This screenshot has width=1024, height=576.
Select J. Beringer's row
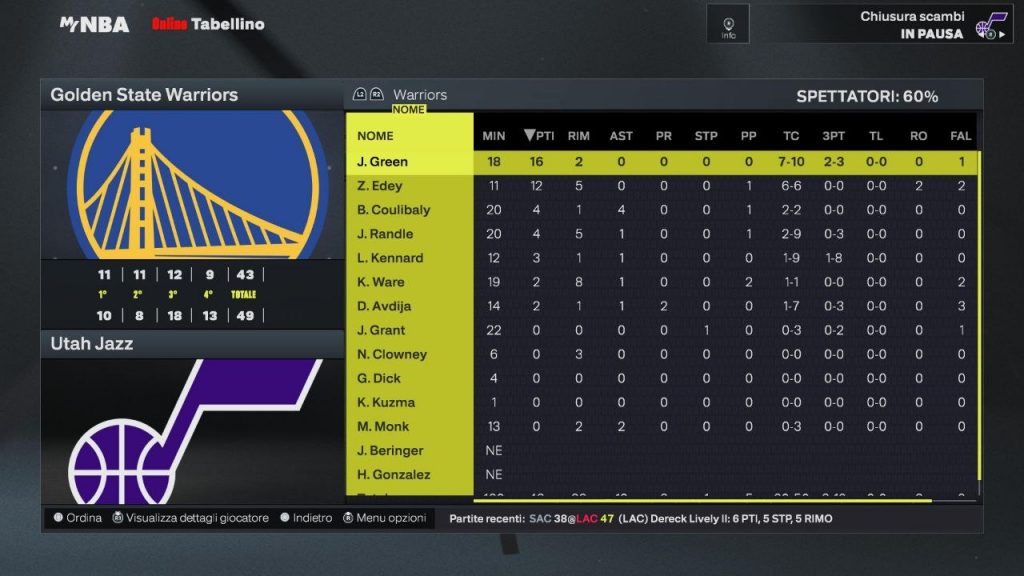(390, 450)
